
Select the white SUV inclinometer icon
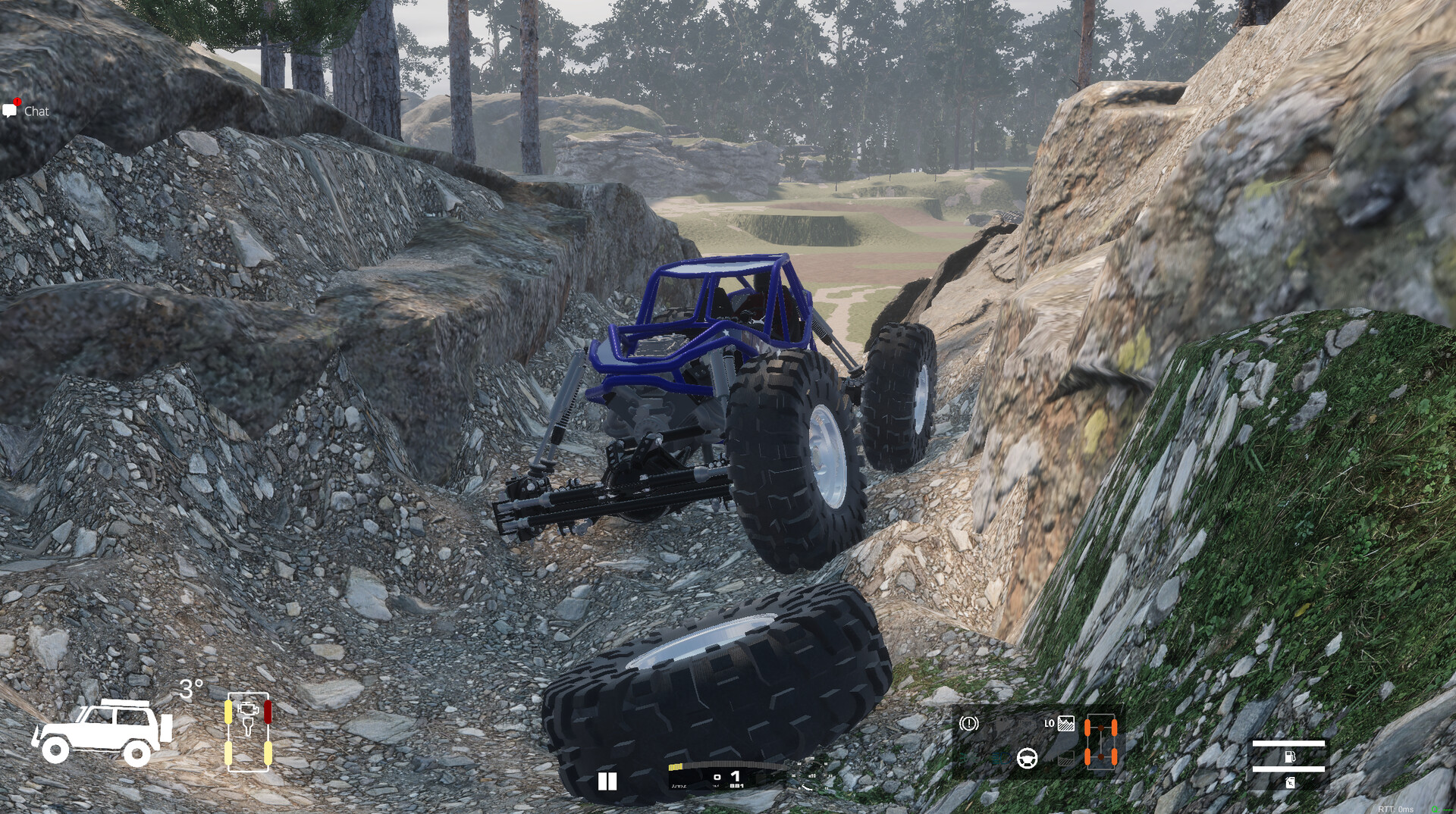pos(102,732)
